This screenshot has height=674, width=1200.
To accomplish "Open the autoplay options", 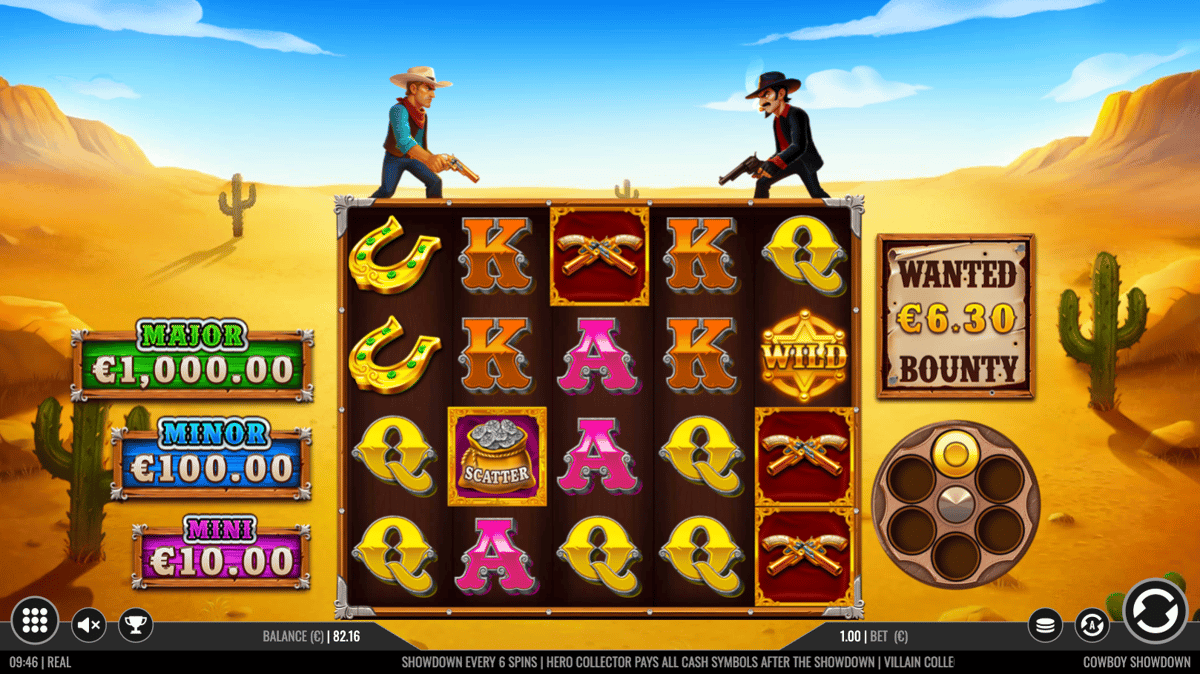I will pyautogui.click(x=1092, y=626).
